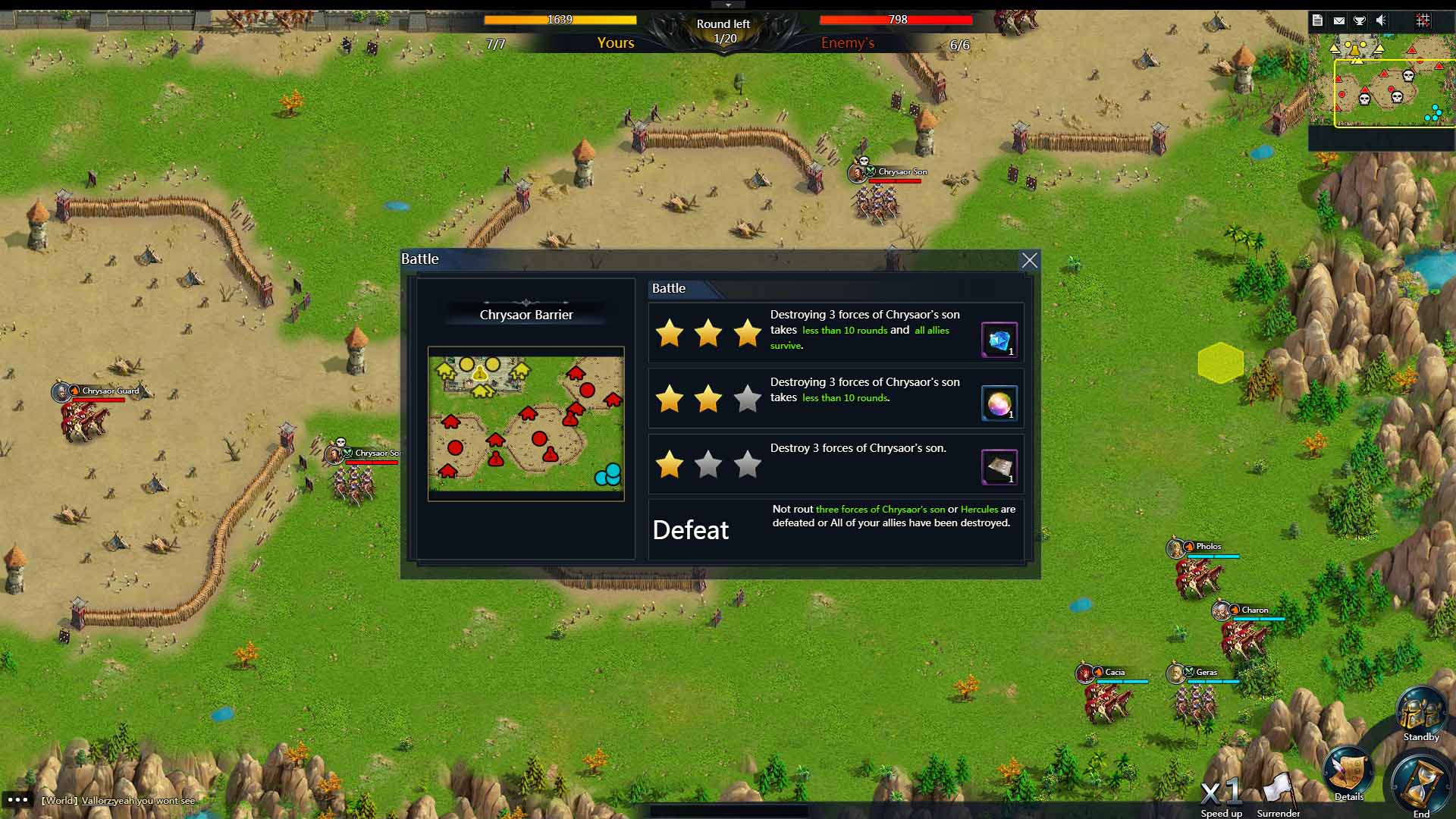Expand the top-center dropdown arrow
Image resolution: width=1456 pixels, height=819 pixels.
(x=728, y=5)
